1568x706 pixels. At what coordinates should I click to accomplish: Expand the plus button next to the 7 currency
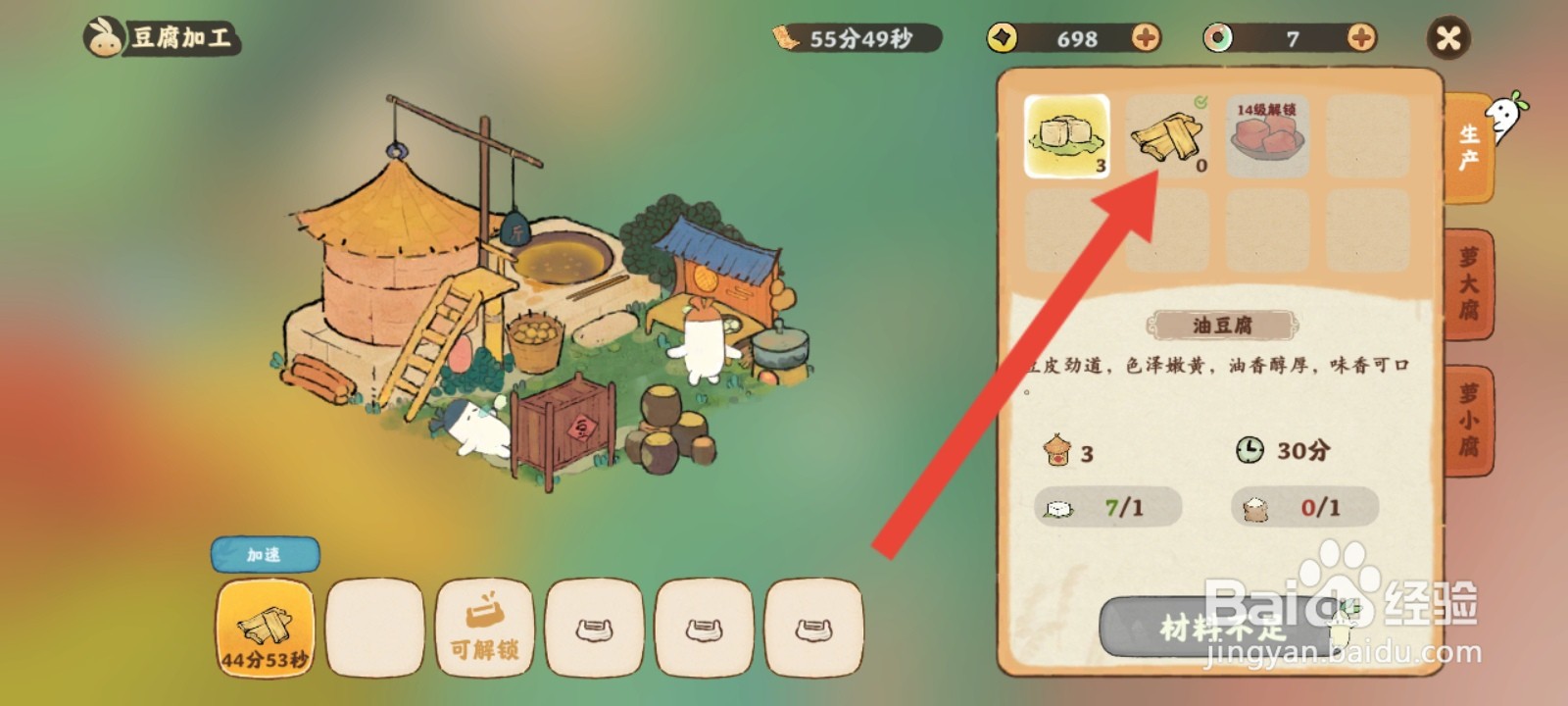1360,39
